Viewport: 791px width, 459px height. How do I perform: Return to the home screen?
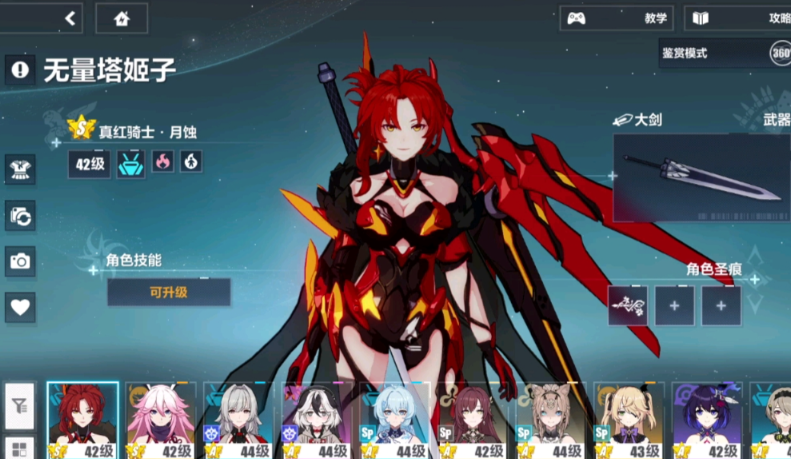point(122,18)
